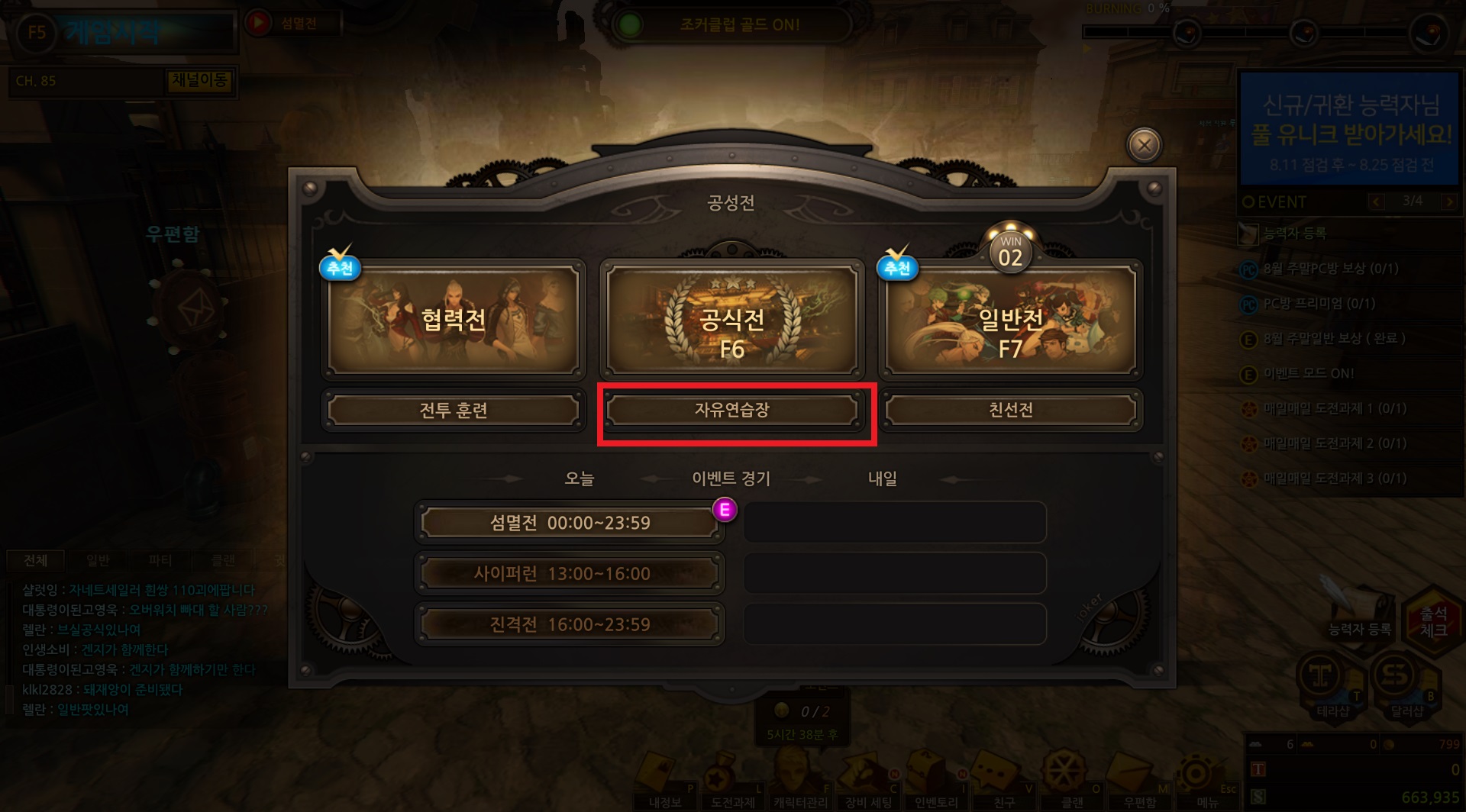Close the match selection window
The width and height of the screenshot is (1466, 812).
[1144, 145]
